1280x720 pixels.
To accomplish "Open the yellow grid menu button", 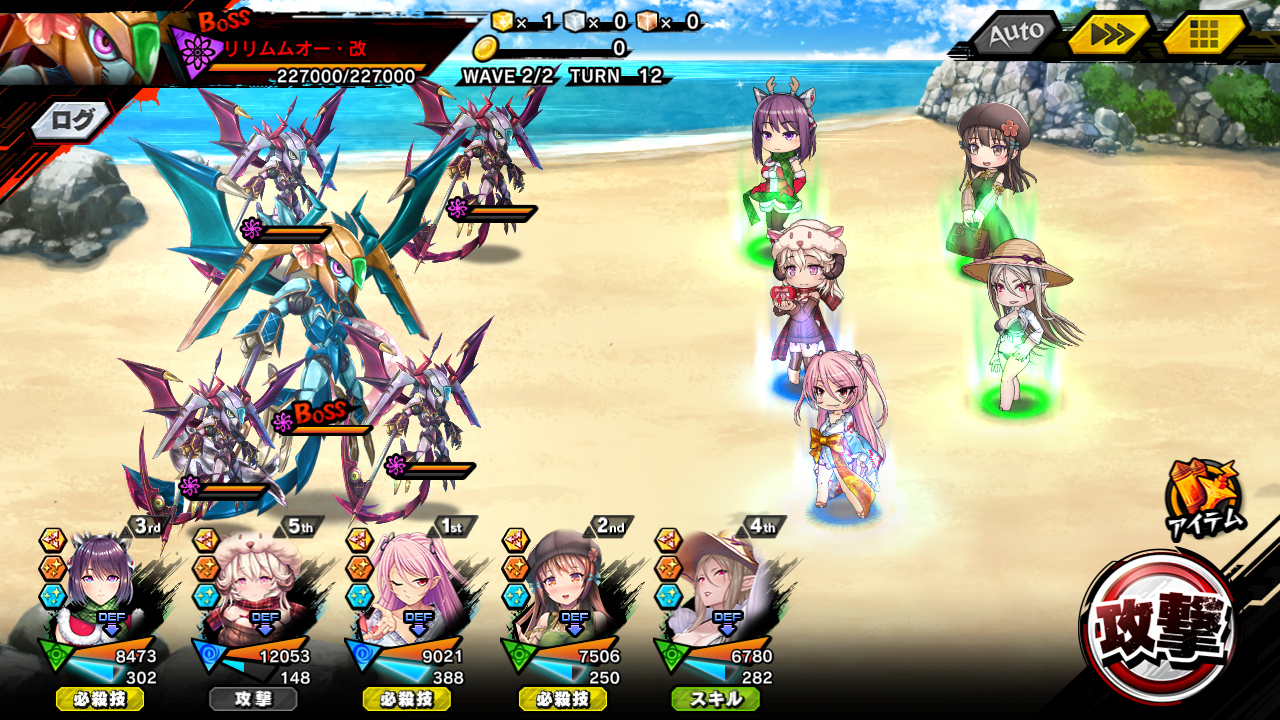I will pos(1204,35).
